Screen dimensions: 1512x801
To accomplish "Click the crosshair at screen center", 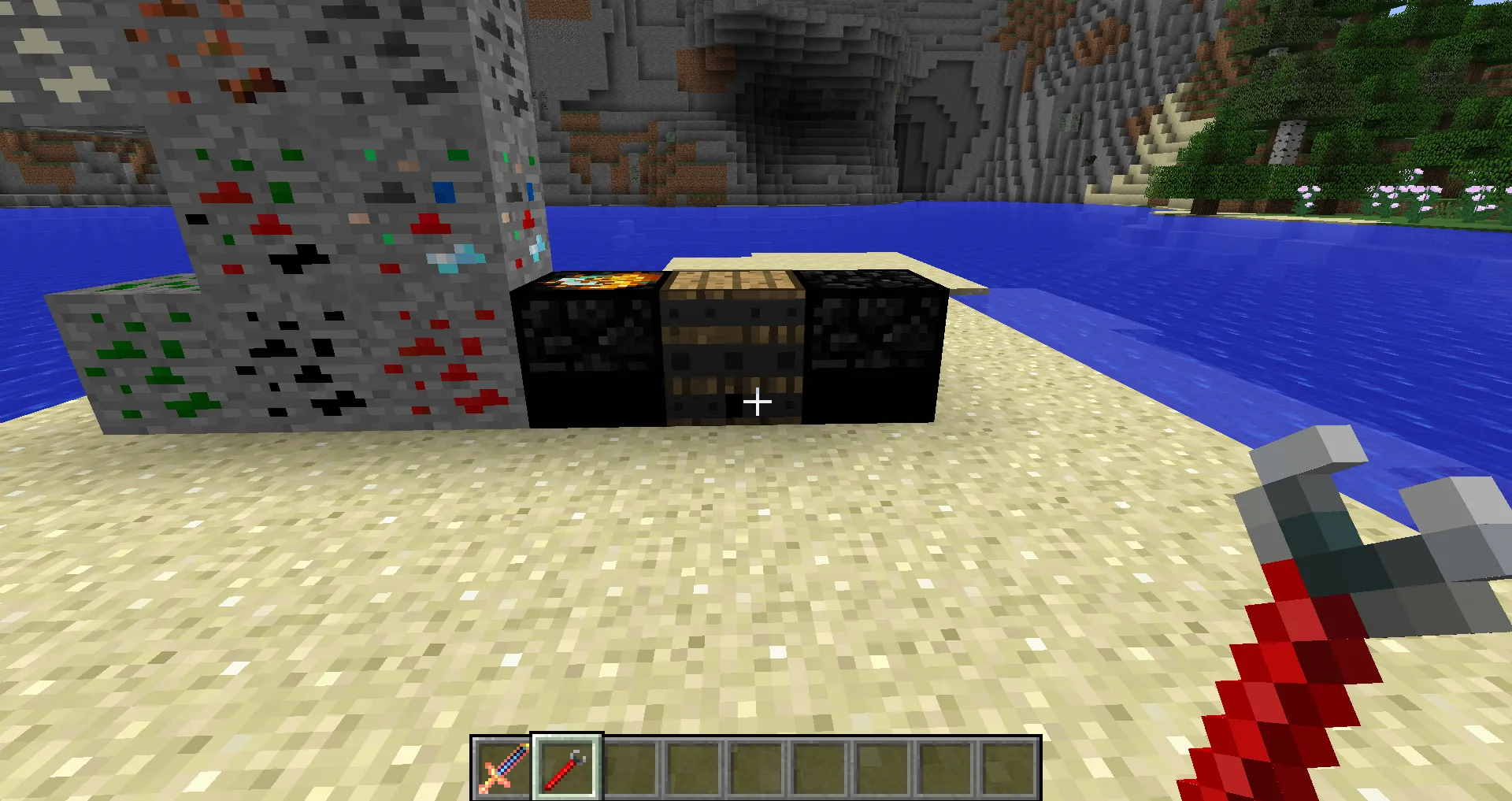I will pyautogui.click(x=756, y=401).
